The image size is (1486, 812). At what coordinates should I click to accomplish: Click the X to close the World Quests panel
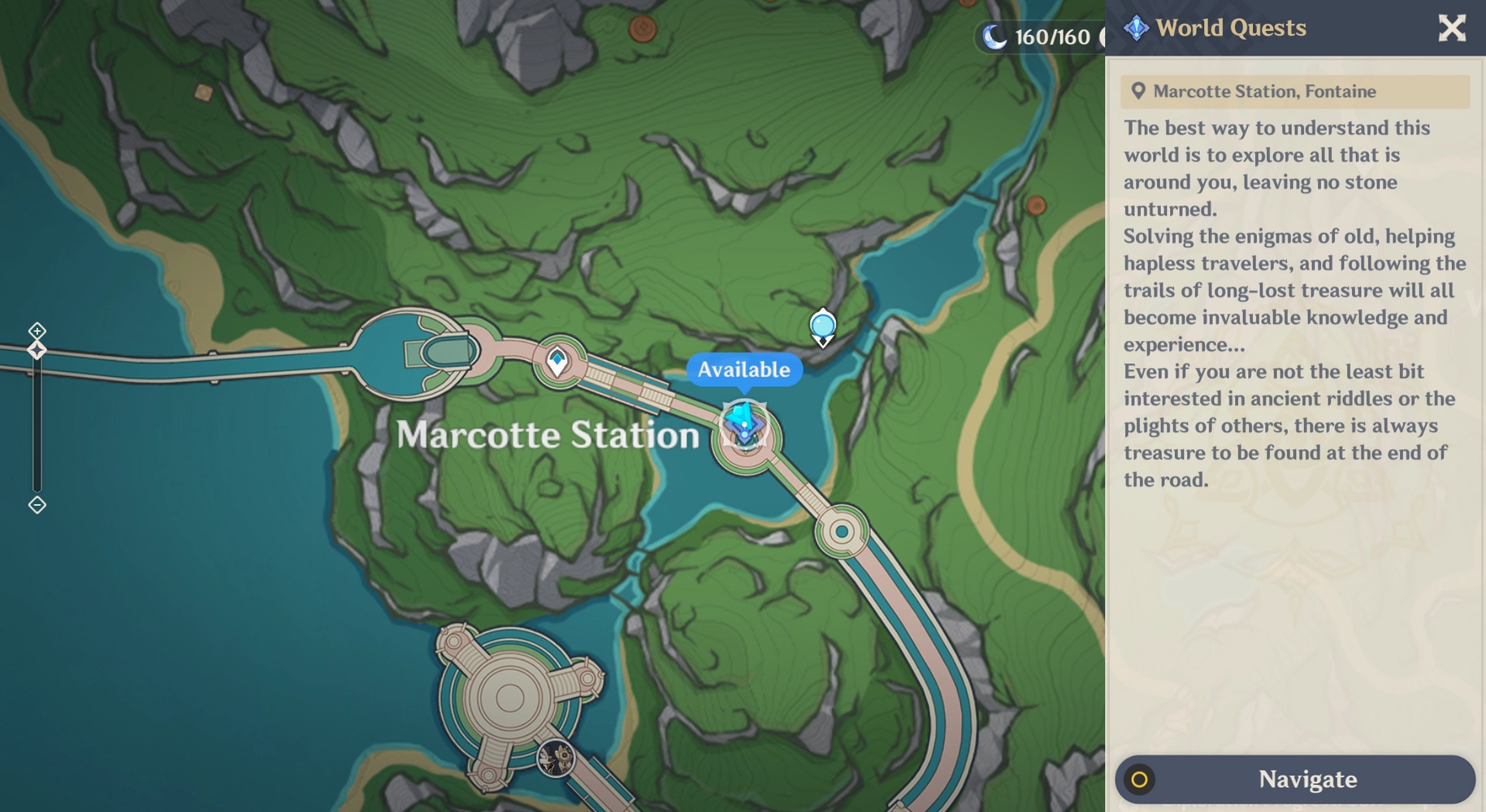1451,28
